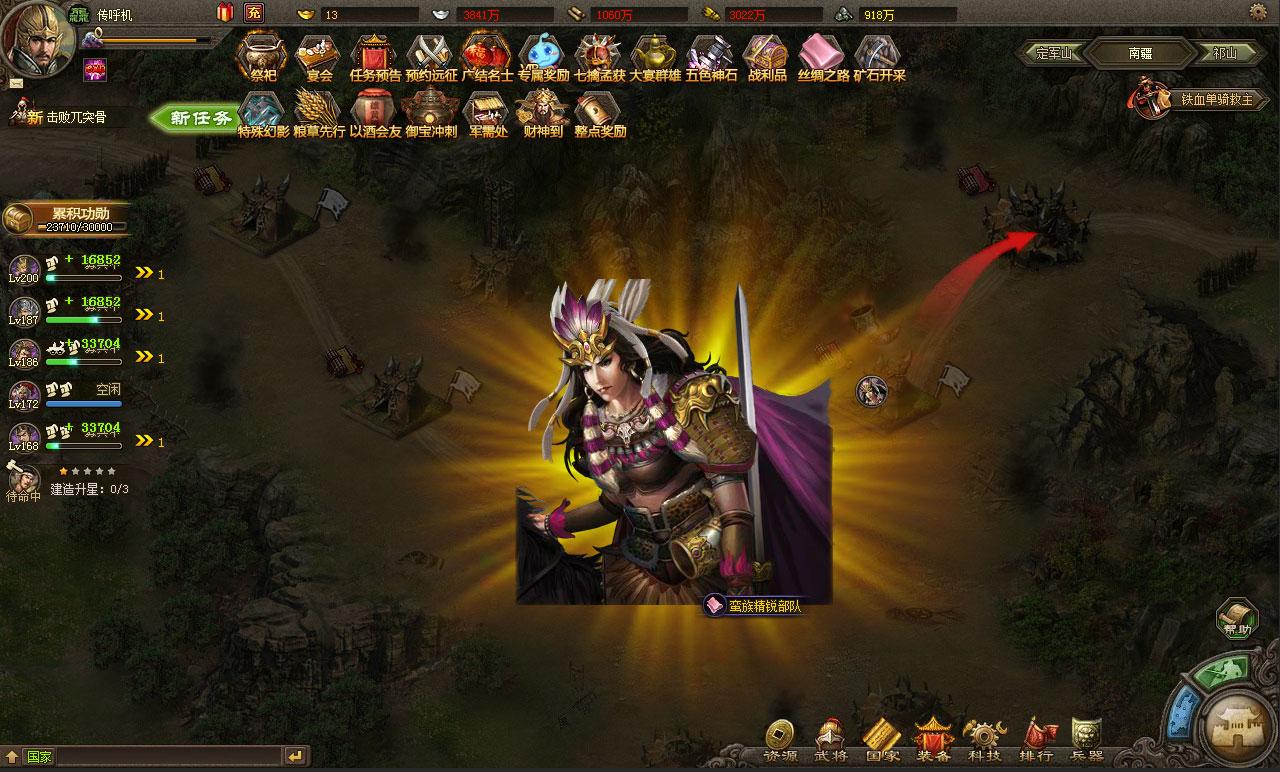1280x772 pixels.
Task: Open the 资源 resources menu
Action: [x=780, y=742]
